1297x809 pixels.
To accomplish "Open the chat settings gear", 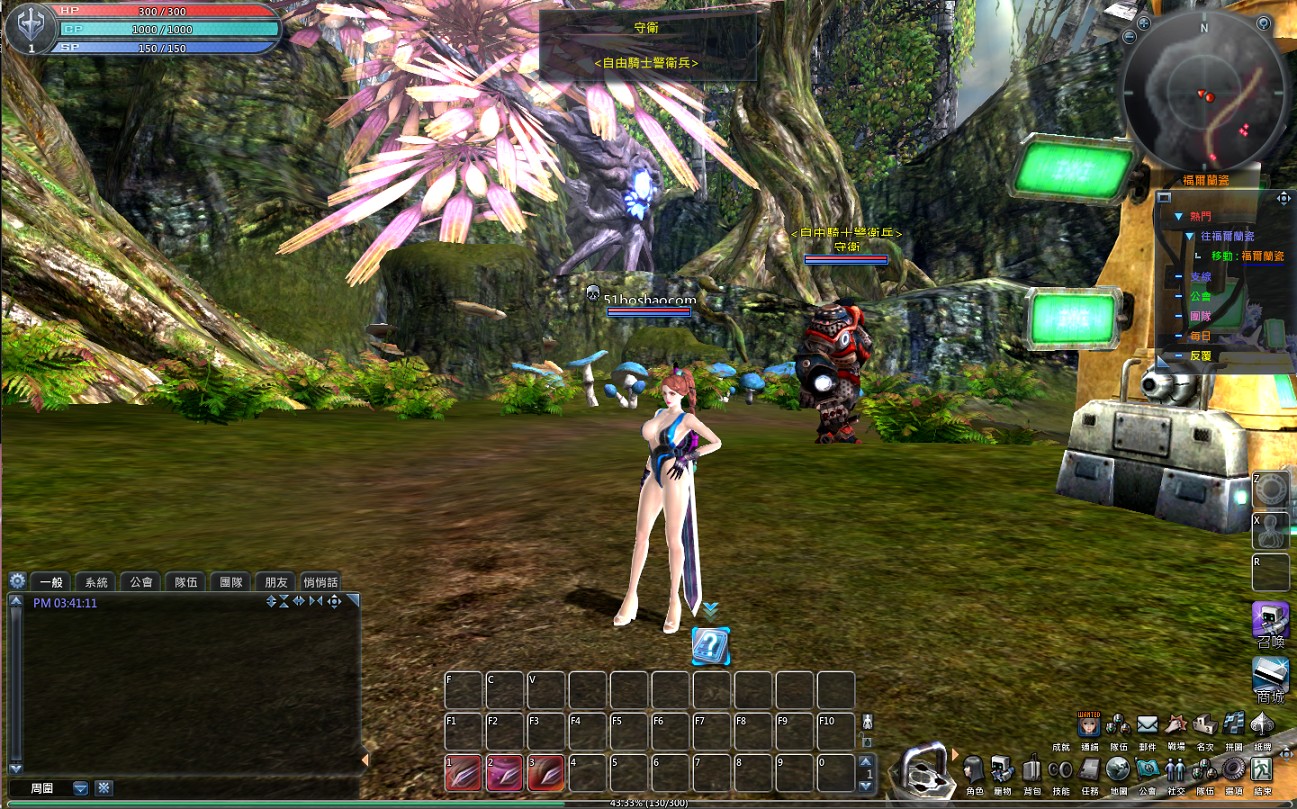I will [x=17, y=581].
